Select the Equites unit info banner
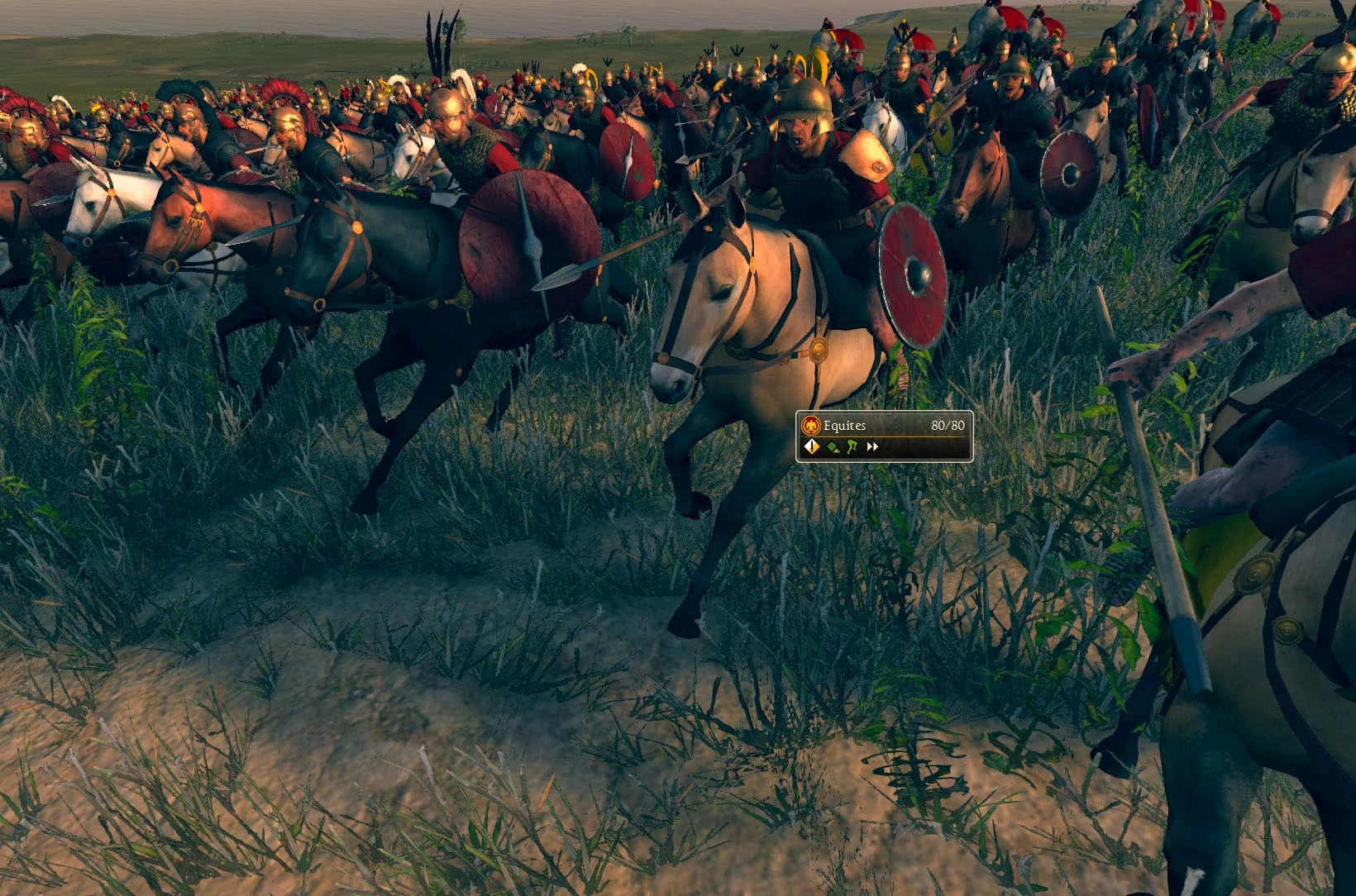1356x896 pixels. [881, 436]
